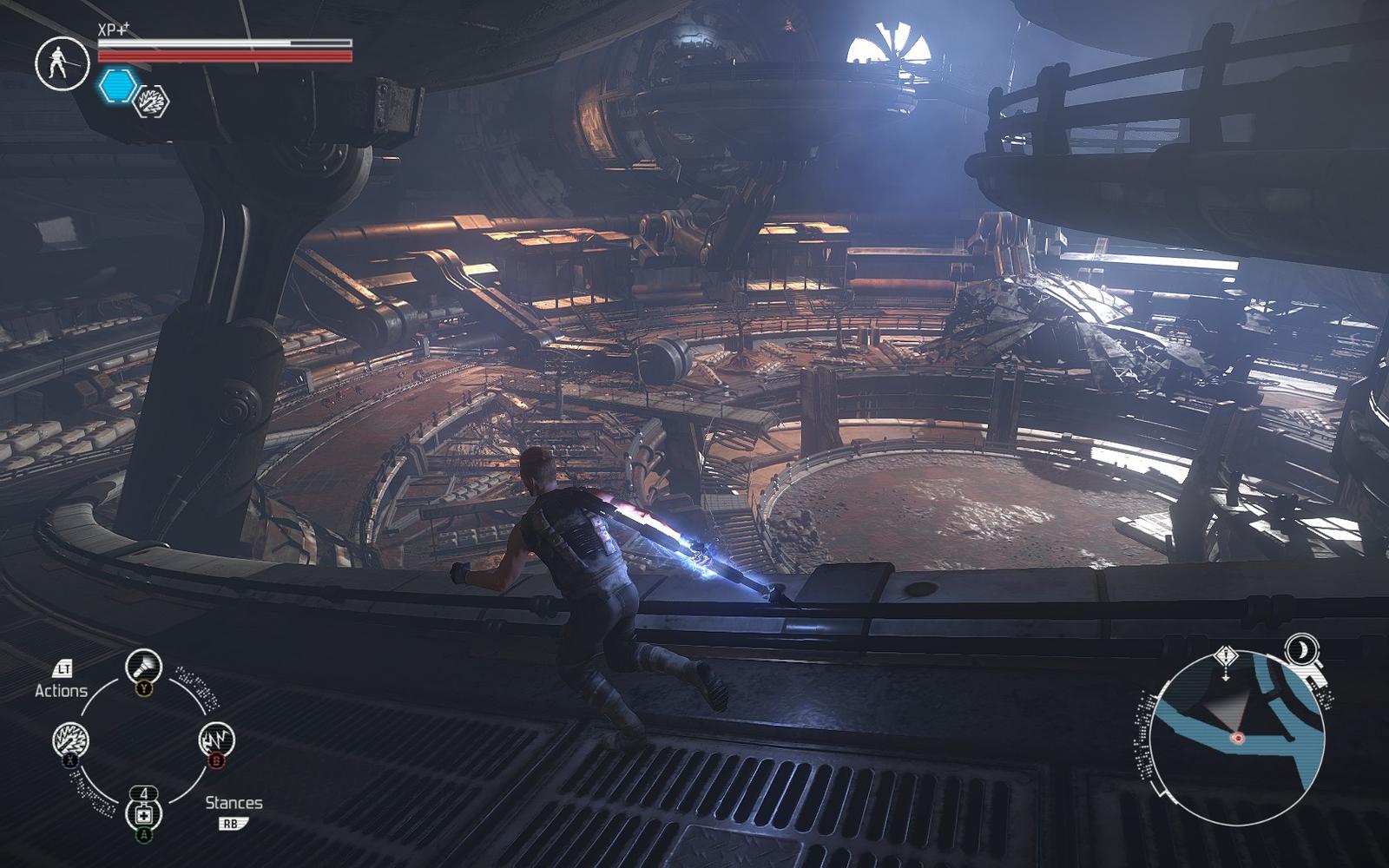Click the objective exclamation marker on minimap

(1225, 656)
